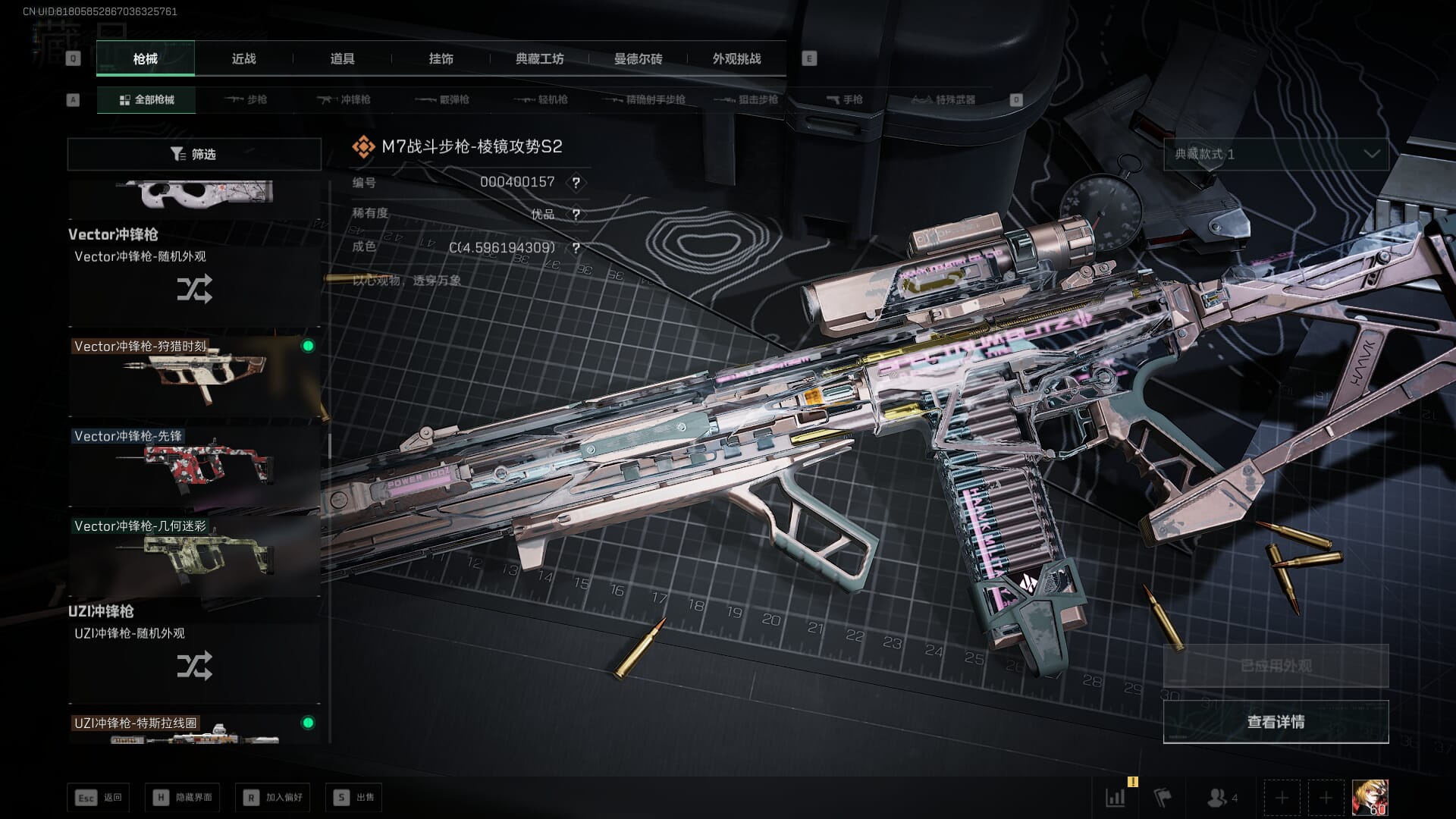
Task: Select the 挂饰 charms tab
Action: pyautogui.click(x=441, y=58)
